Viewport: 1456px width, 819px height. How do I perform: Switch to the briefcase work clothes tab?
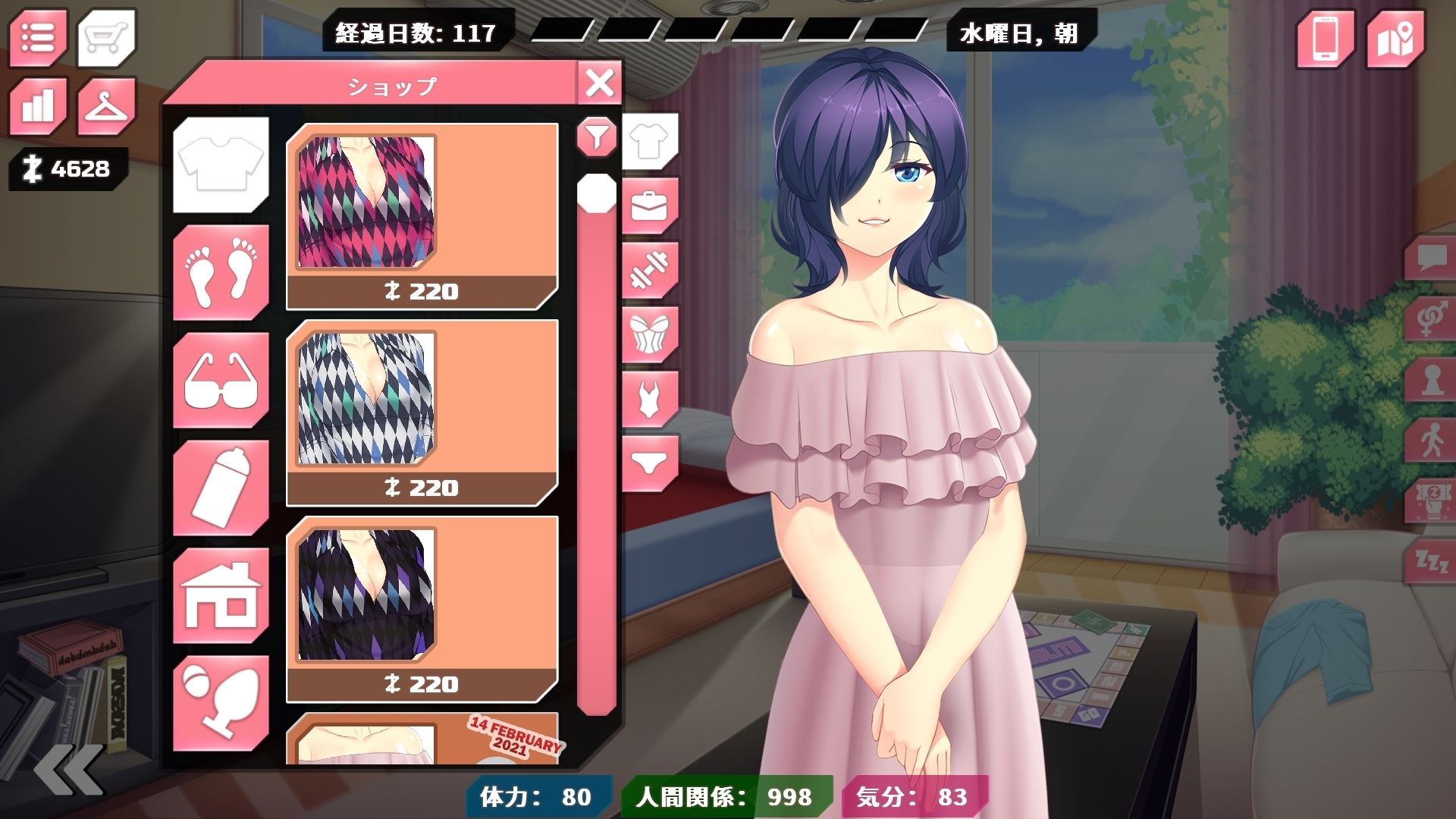[x=649, y=206]
